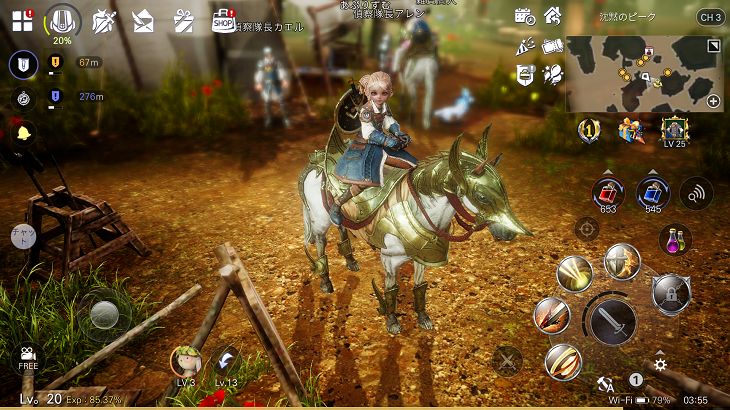The image size is (730, 410).
Task: Use the purple and green potions slot
Action: coord(676,240)
